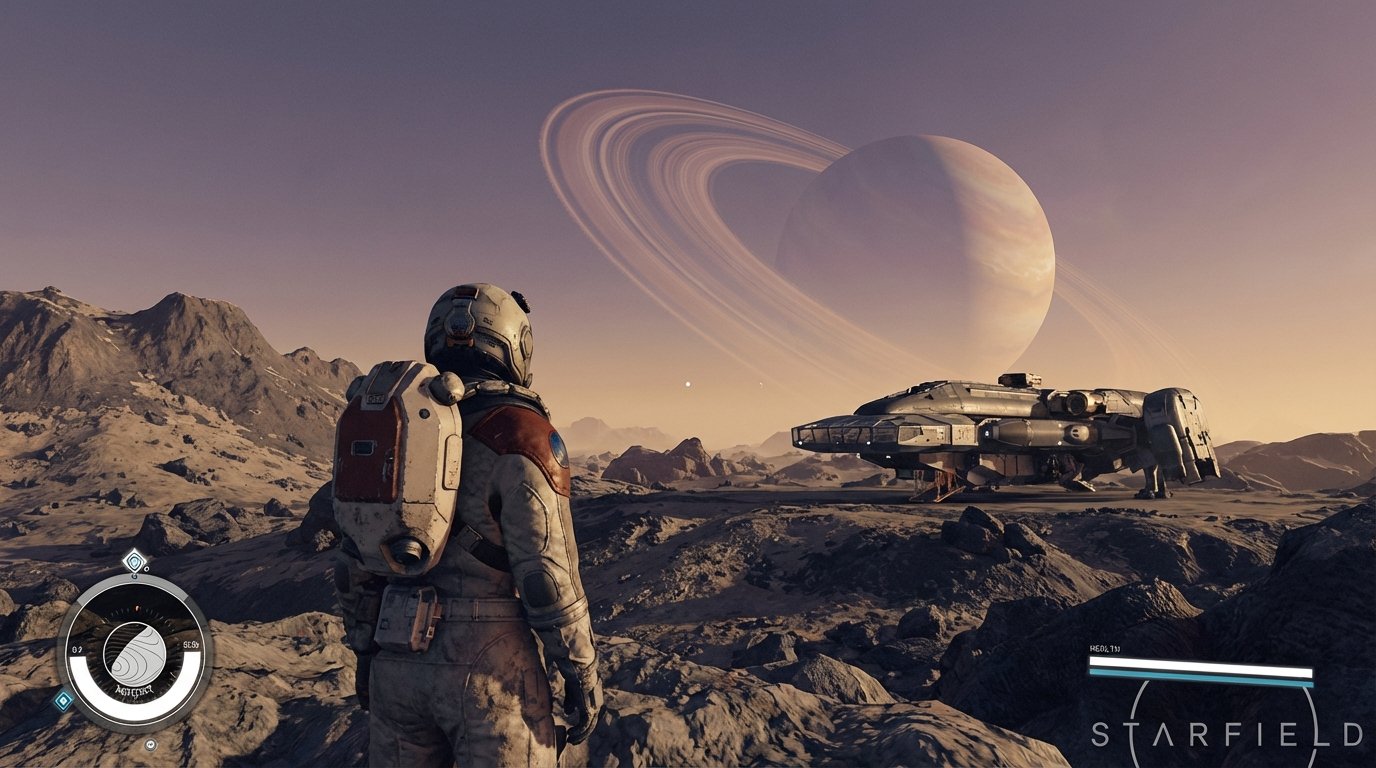The image size is (1376, 768).
Task: Select the small dot beside the objective marker
Action: (x=146, y=569)
